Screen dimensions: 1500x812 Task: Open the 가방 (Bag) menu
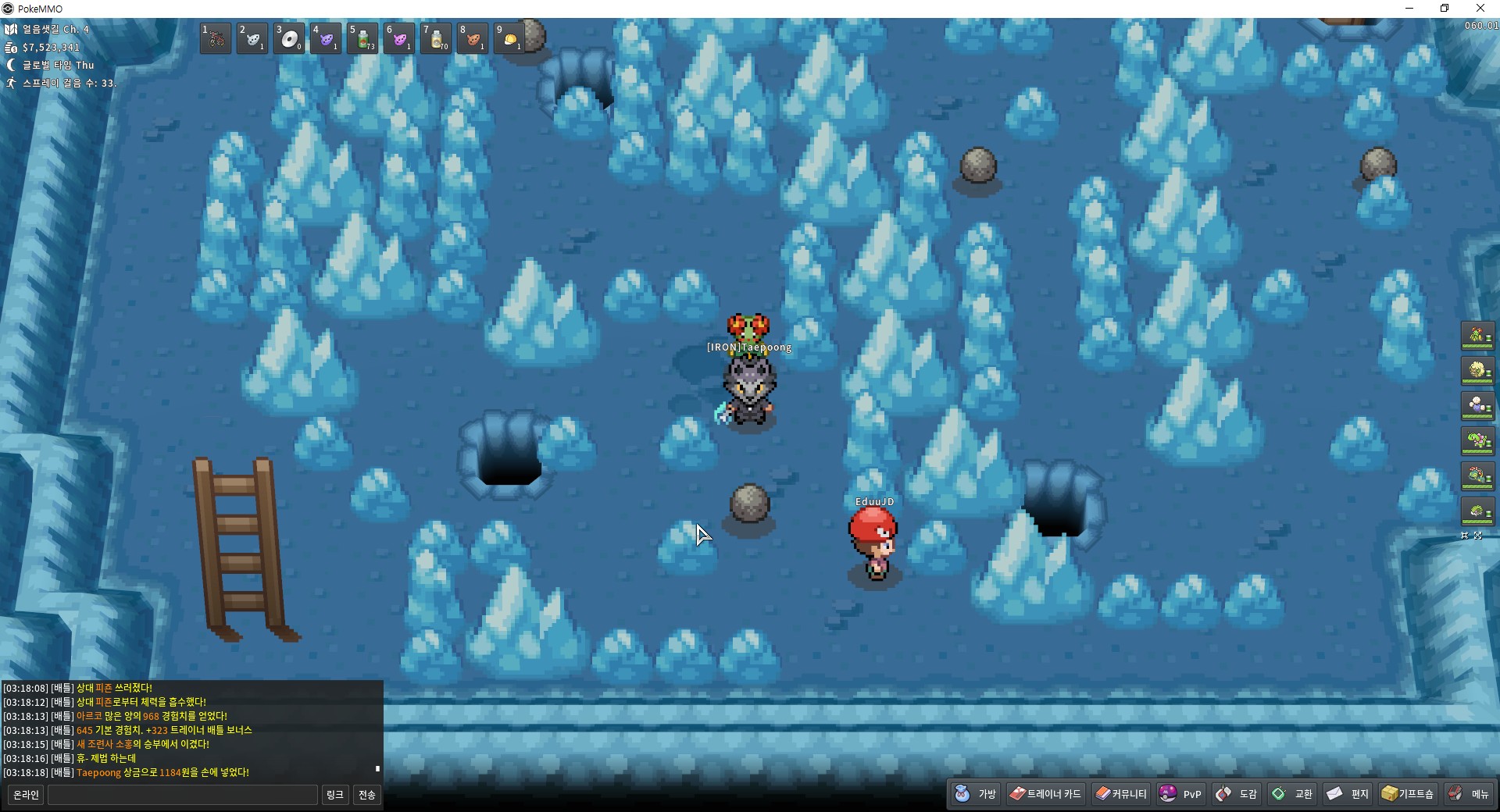coord(976,794)
